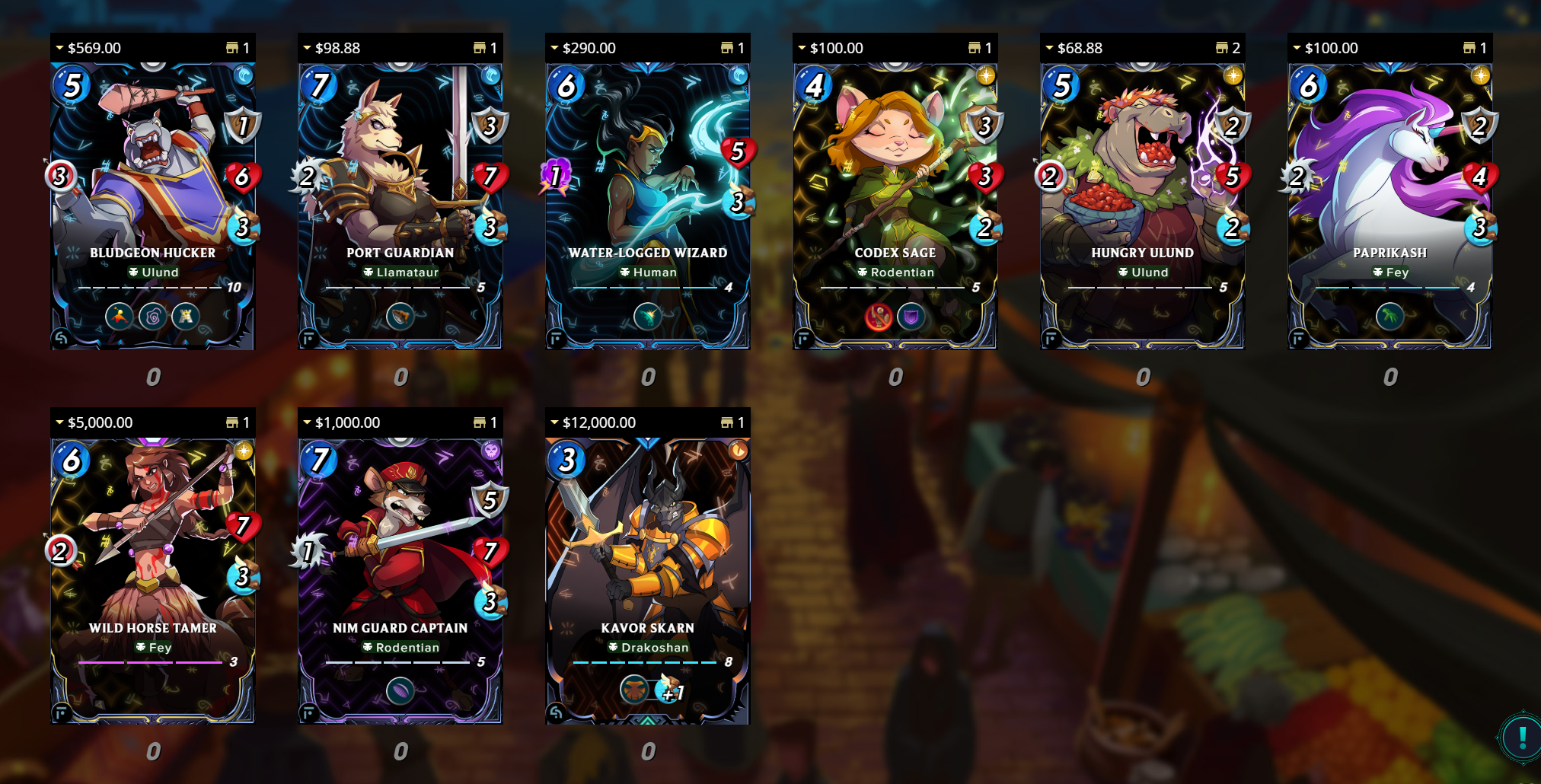Pick the Water-Logged Wizard card
Image resolution: width=1541 pixels, height=784 pixels.
(x=647, y=206)
